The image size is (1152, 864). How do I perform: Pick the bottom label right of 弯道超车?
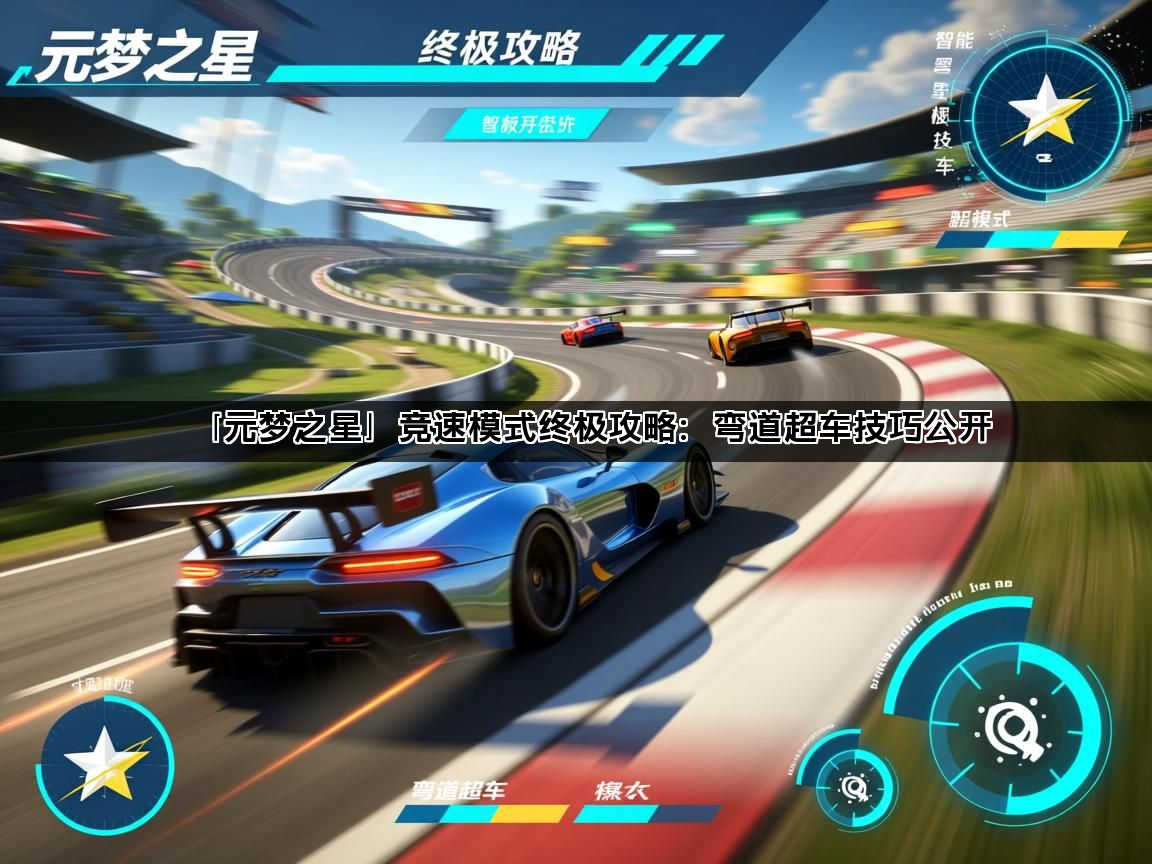click(621, 790)
